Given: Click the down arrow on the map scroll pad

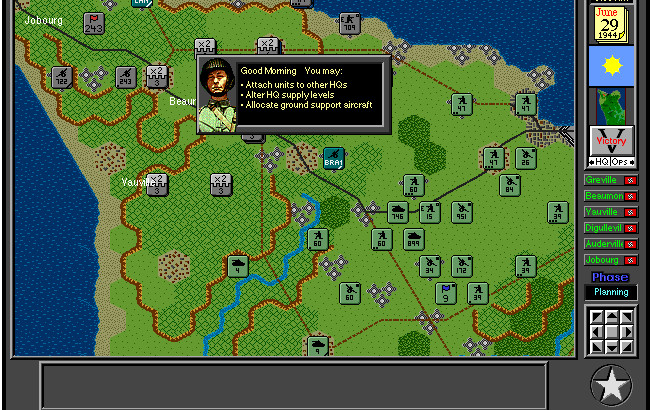Looking at the screenshot, I should pos(610,346).
